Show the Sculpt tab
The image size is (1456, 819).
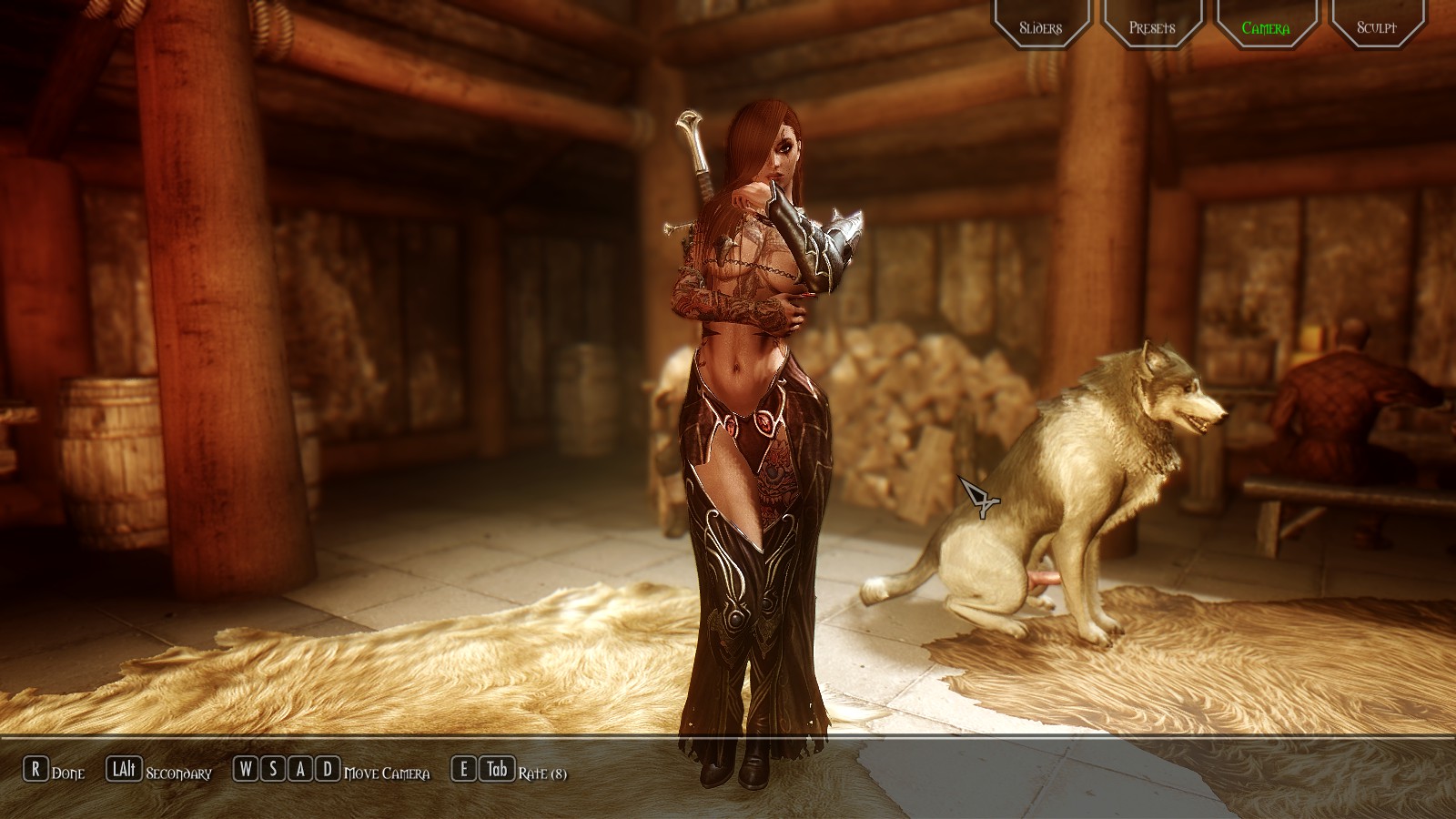[x=1377, y=25]
